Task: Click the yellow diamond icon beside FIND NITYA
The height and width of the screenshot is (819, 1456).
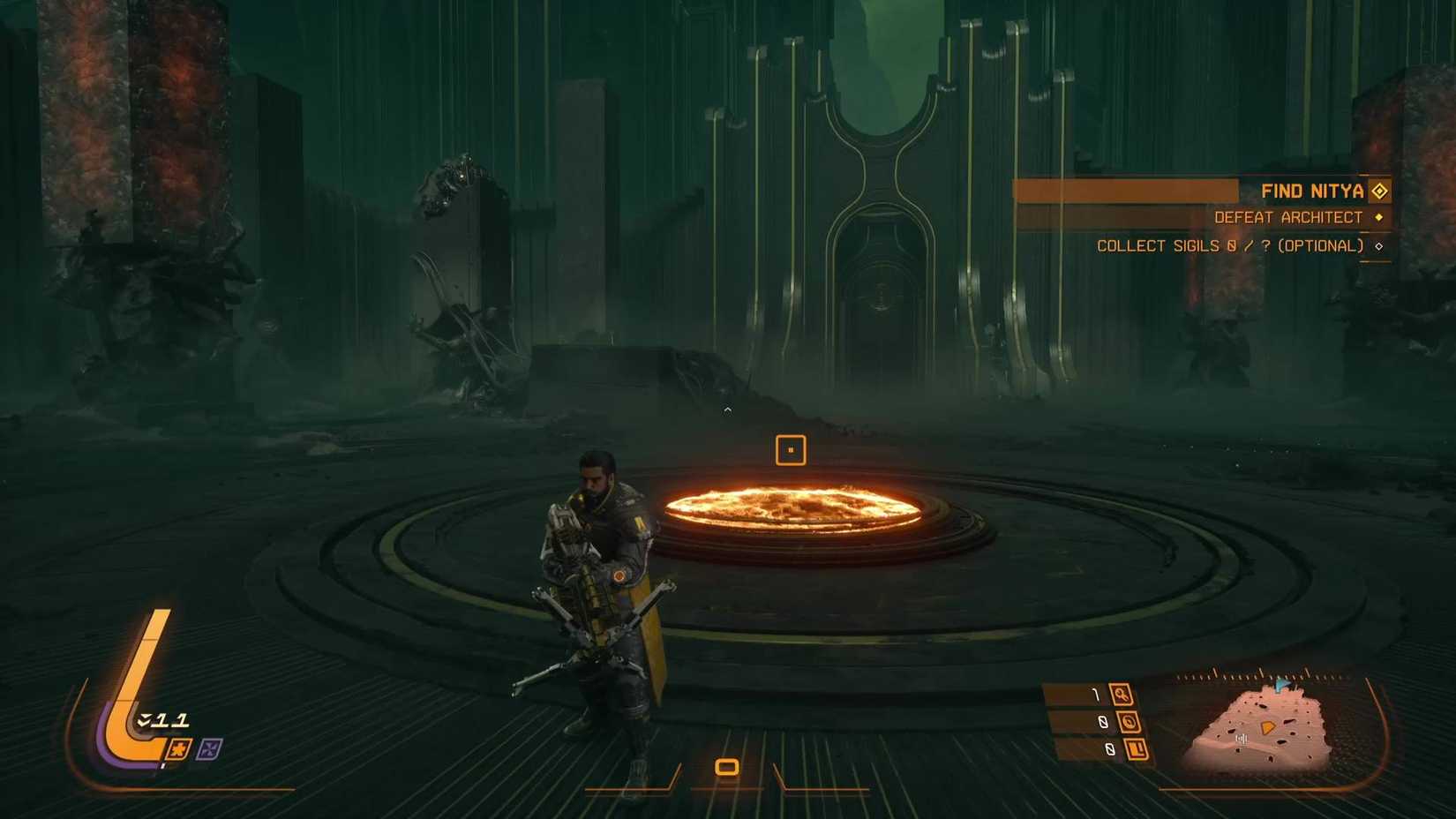Action: [1378, 190]
